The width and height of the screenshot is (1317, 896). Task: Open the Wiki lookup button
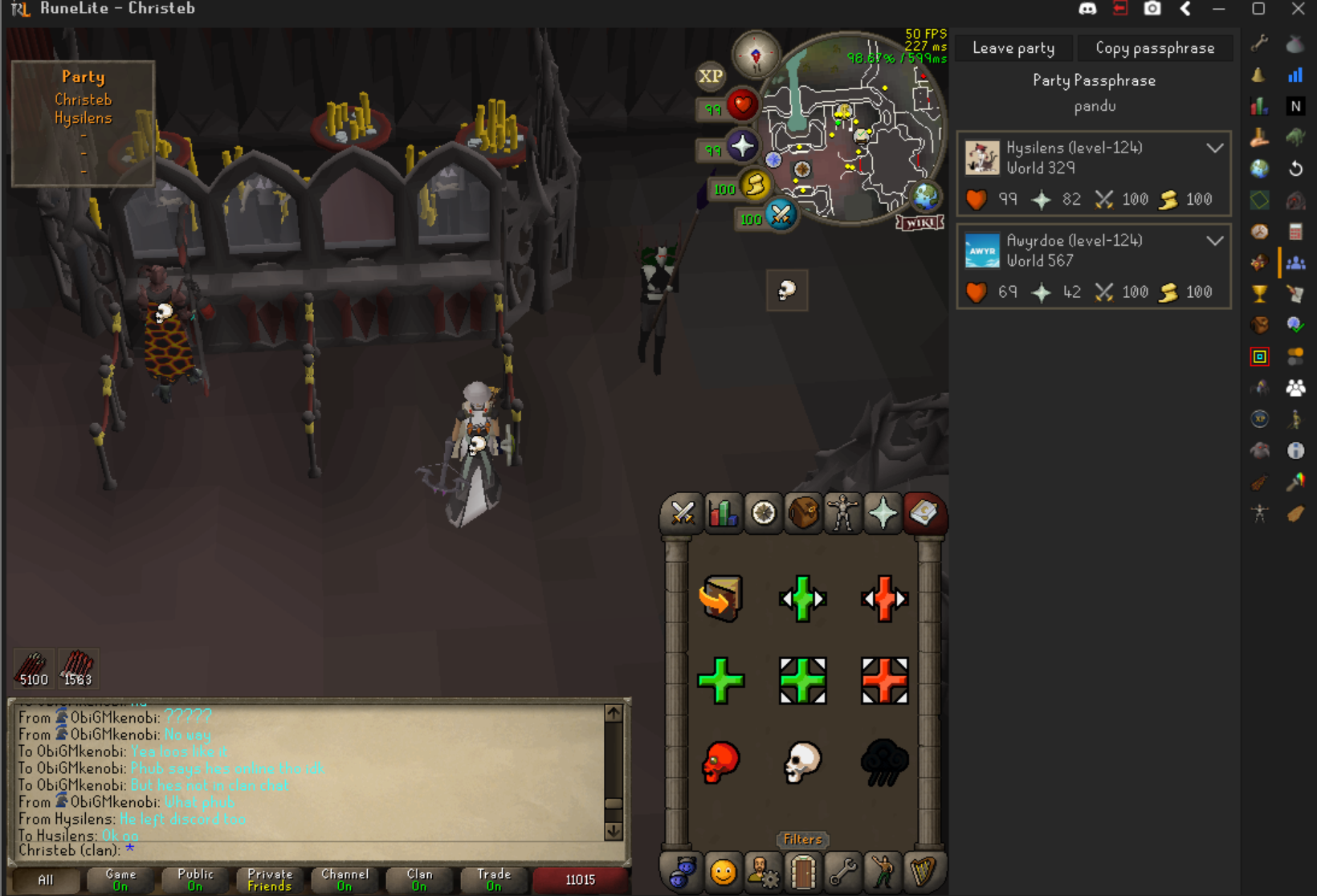(920, 223)
